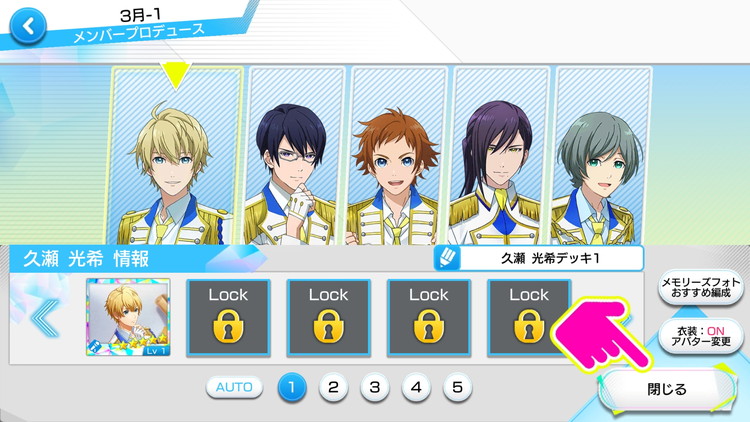750x422 pixels.
Task: Switch to deck number 2
Action: click(333, 387)
